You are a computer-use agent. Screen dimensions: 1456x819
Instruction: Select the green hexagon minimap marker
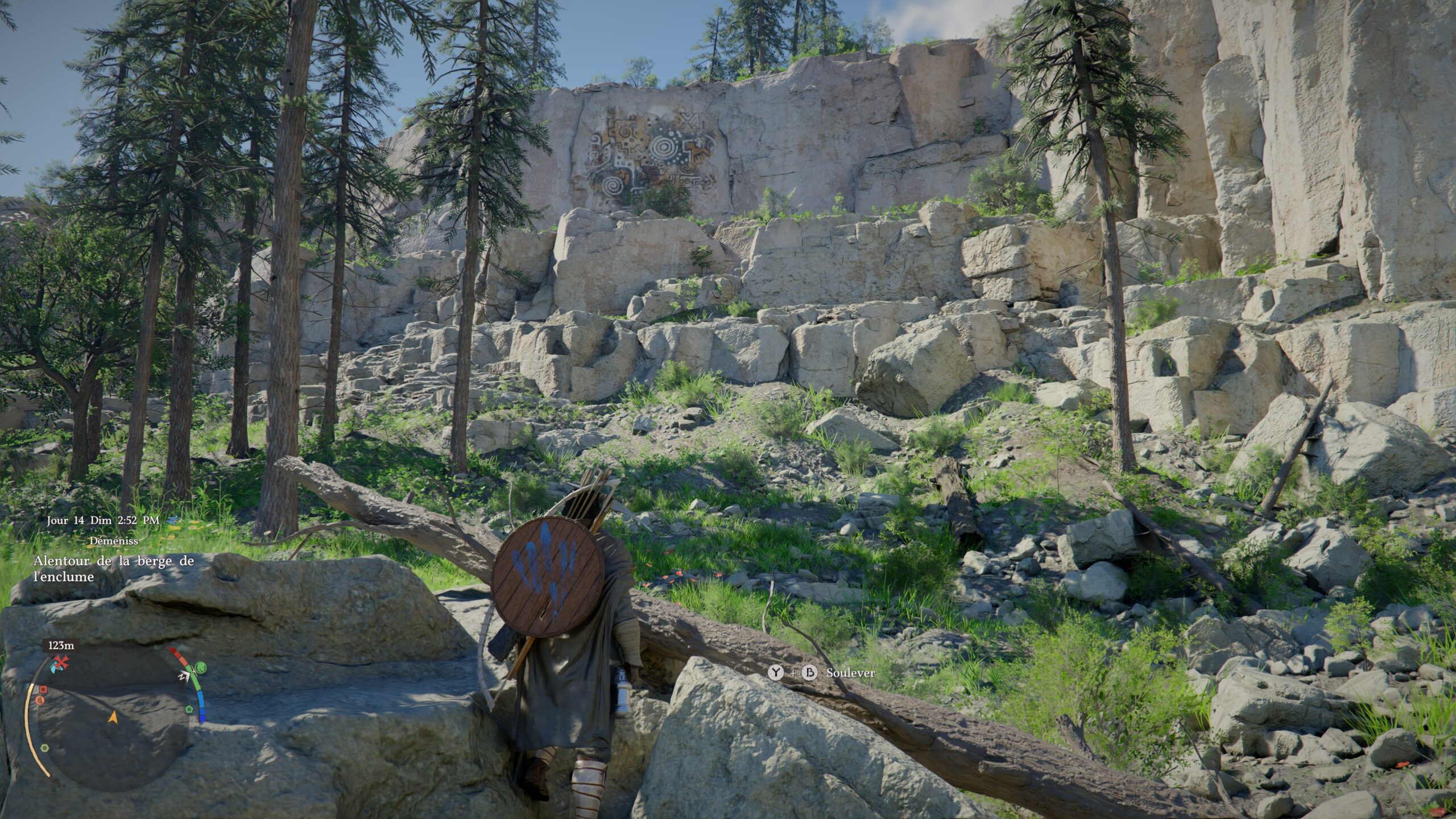click(x=45, y=748)
